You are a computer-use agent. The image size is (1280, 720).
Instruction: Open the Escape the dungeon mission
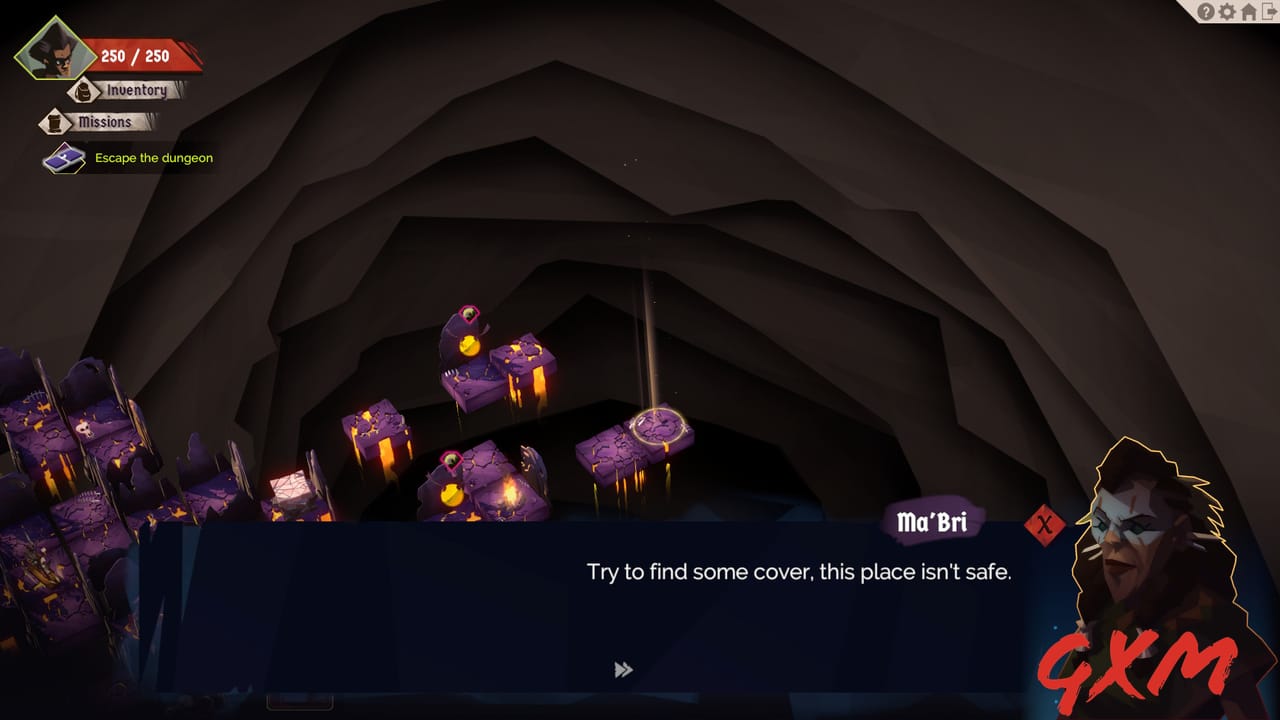[152, 158]
